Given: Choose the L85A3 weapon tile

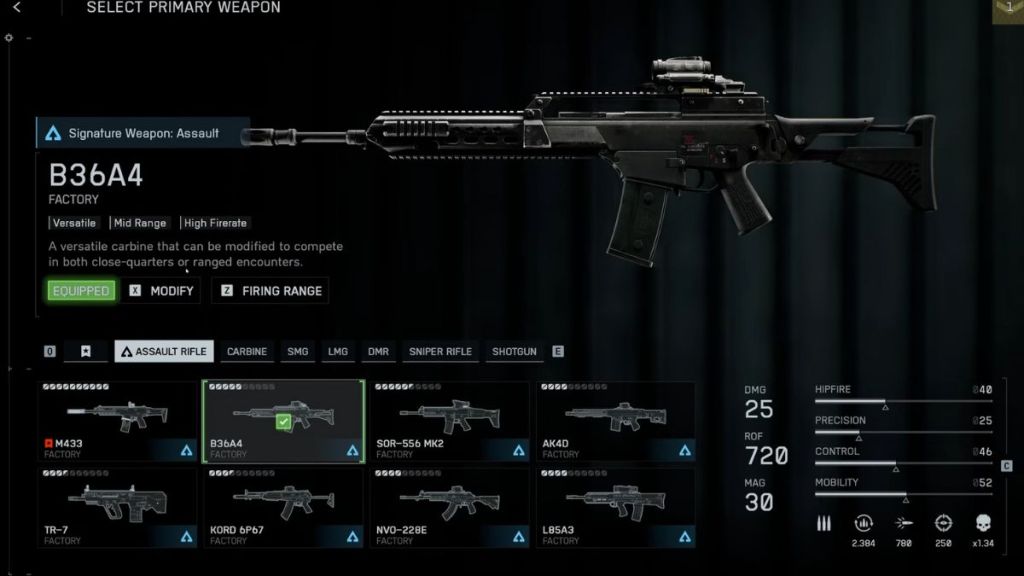Looking at the screenshot, I should pos(615,507).
